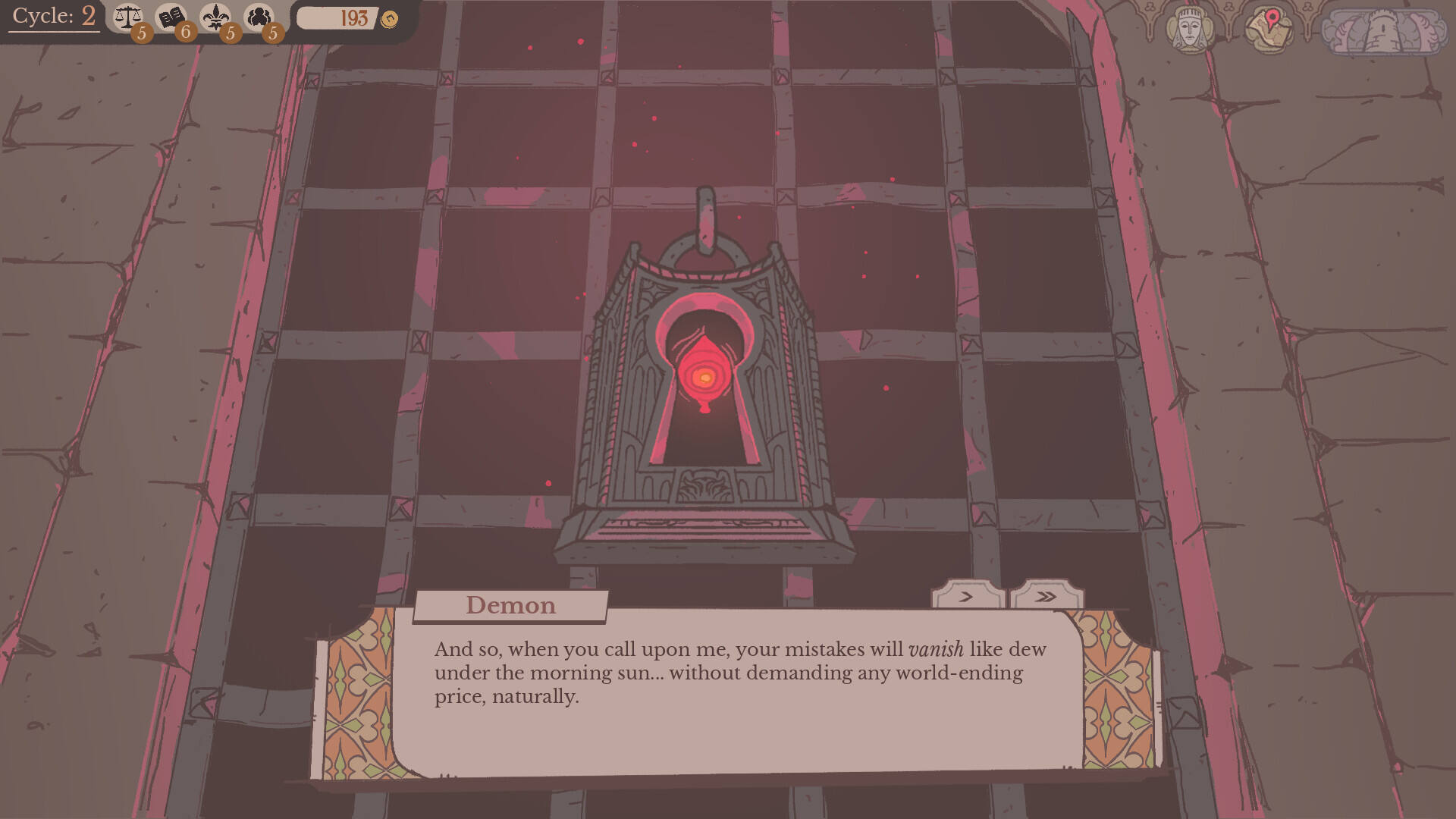
Task: Select the fleur-de-lis stat icon
Action: [x=216, y=17]
